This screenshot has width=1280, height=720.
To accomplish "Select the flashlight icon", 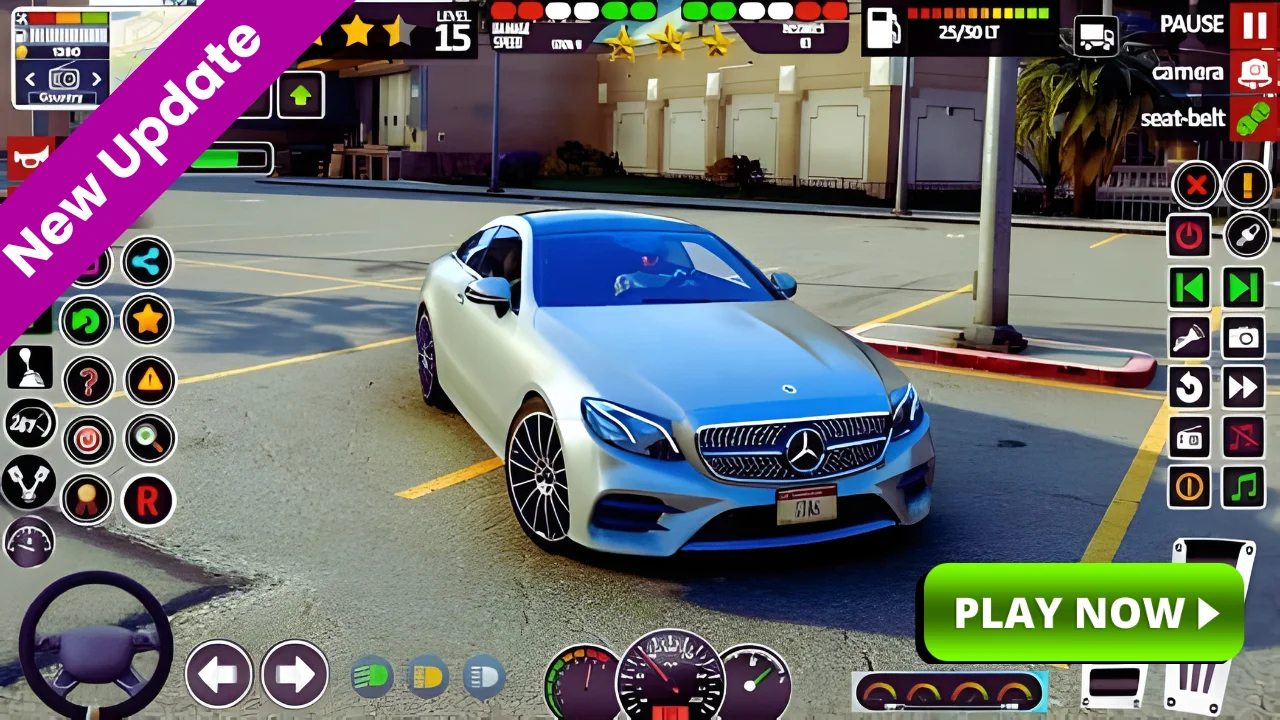I will [1189, 337].
